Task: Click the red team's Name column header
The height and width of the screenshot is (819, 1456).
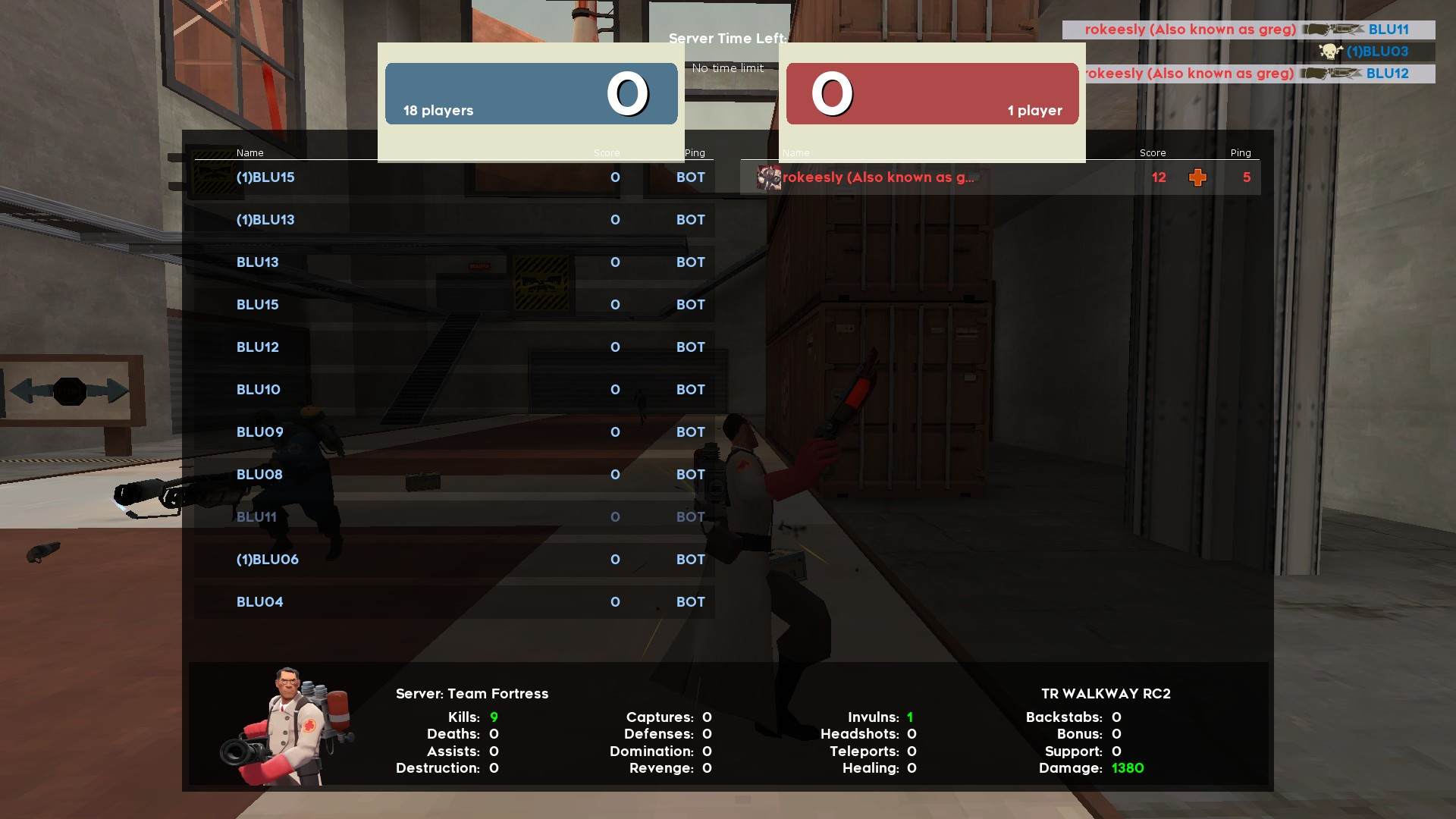Action: coord(797,152)
